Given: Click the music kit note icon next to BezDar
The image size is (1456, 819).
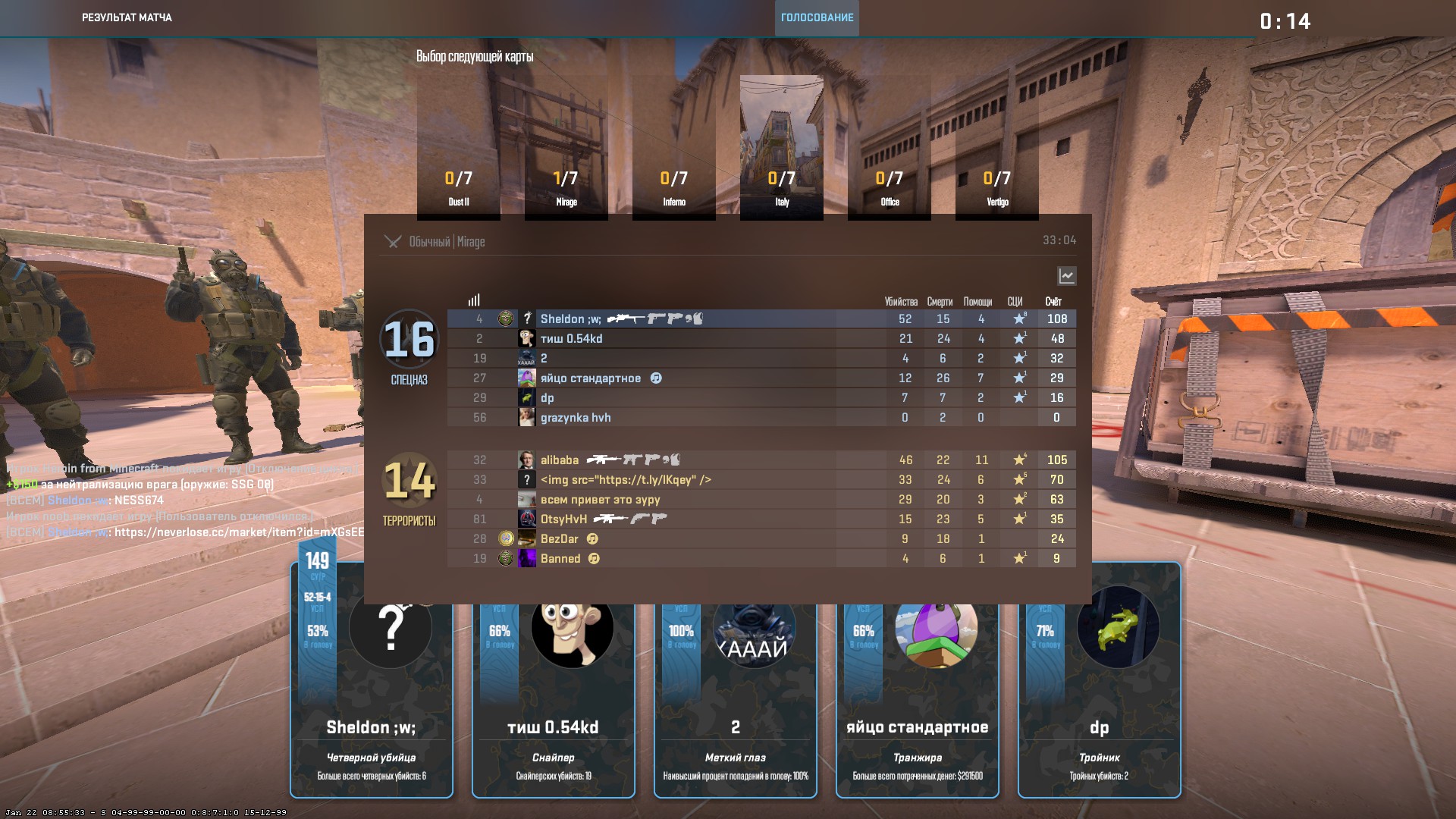Looking at the screenshot, I should [x=593, y=538].
